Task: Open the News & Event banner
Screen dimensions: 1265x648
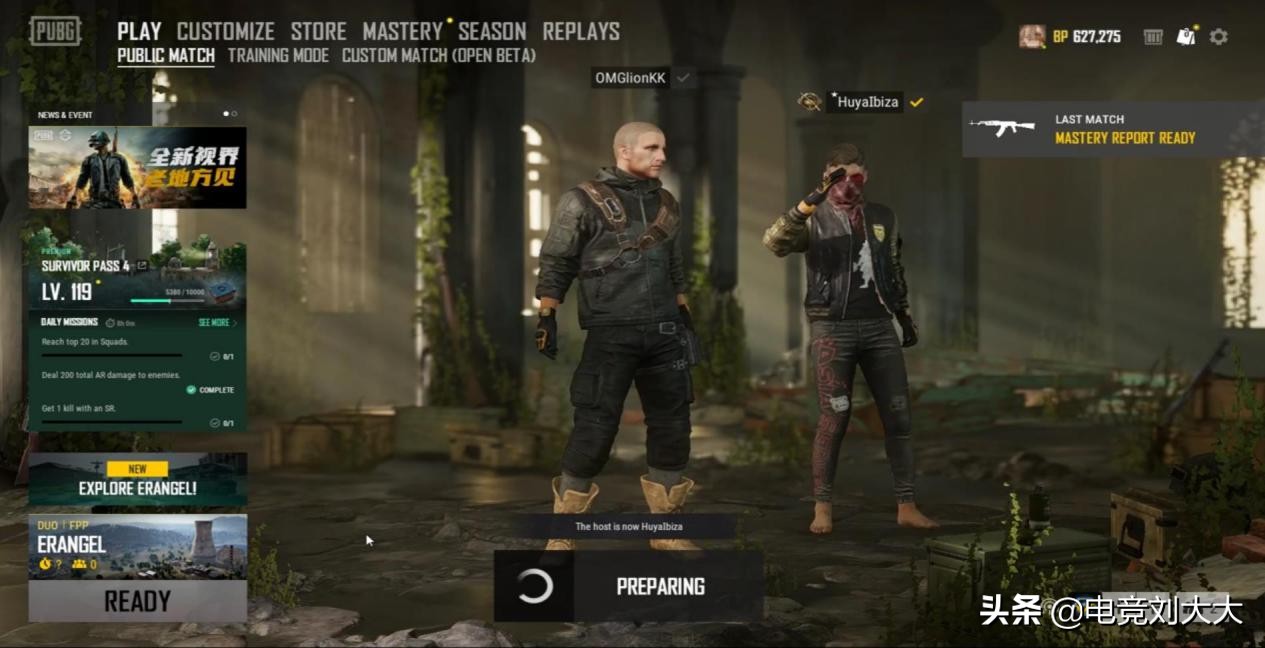Action: [137, 167]
